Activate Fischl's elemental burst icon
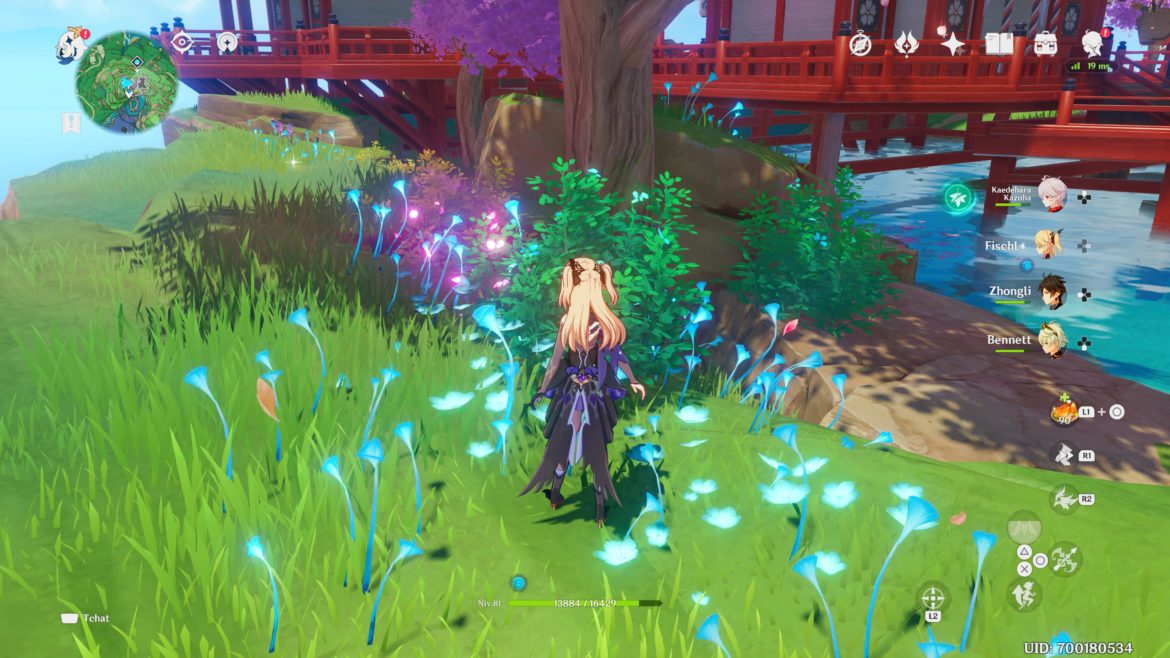This screenshot has width=1170, height=658. tap(1063, 498)
